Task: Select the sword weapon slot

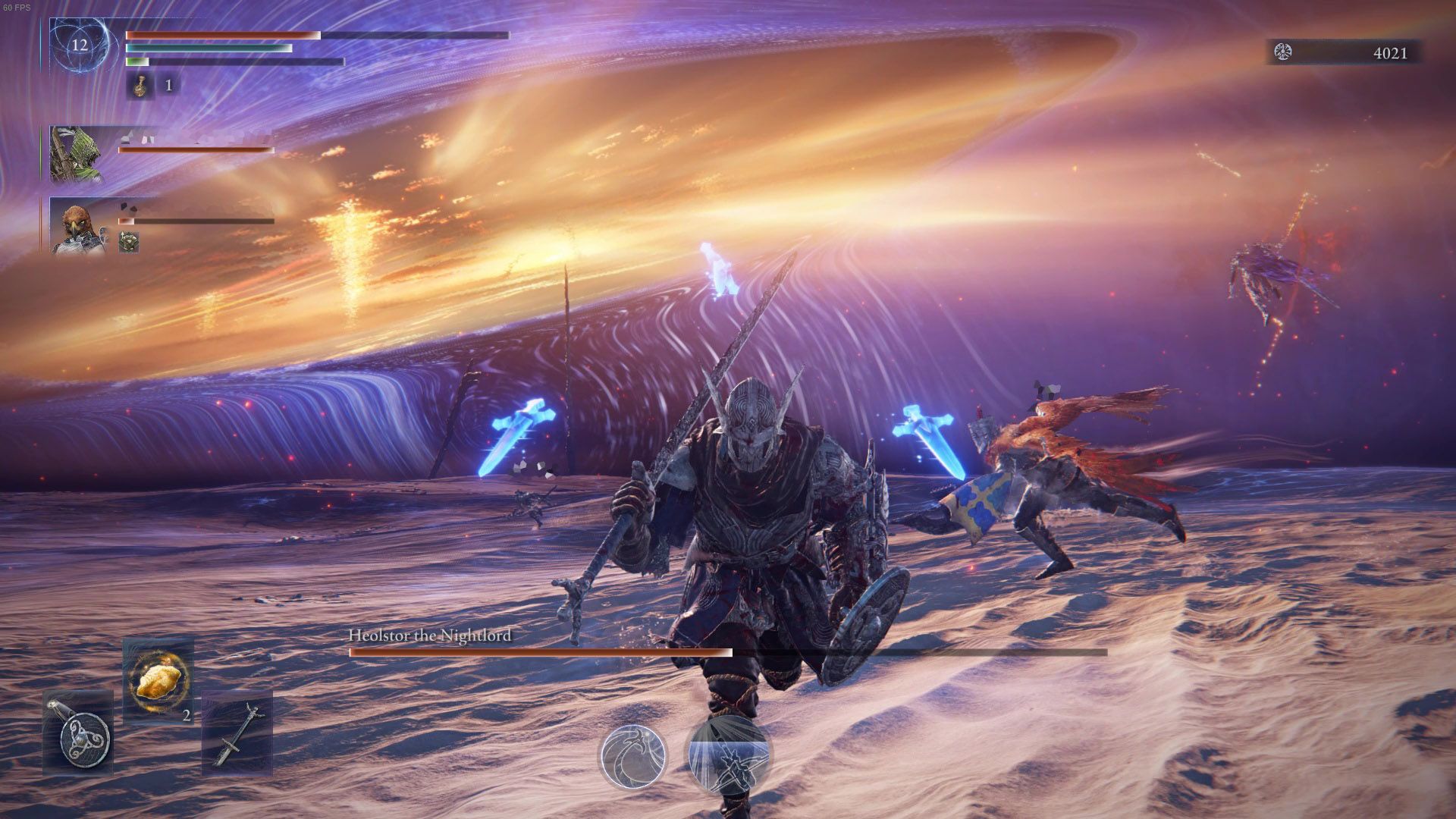Action: [x=237, y=733]
